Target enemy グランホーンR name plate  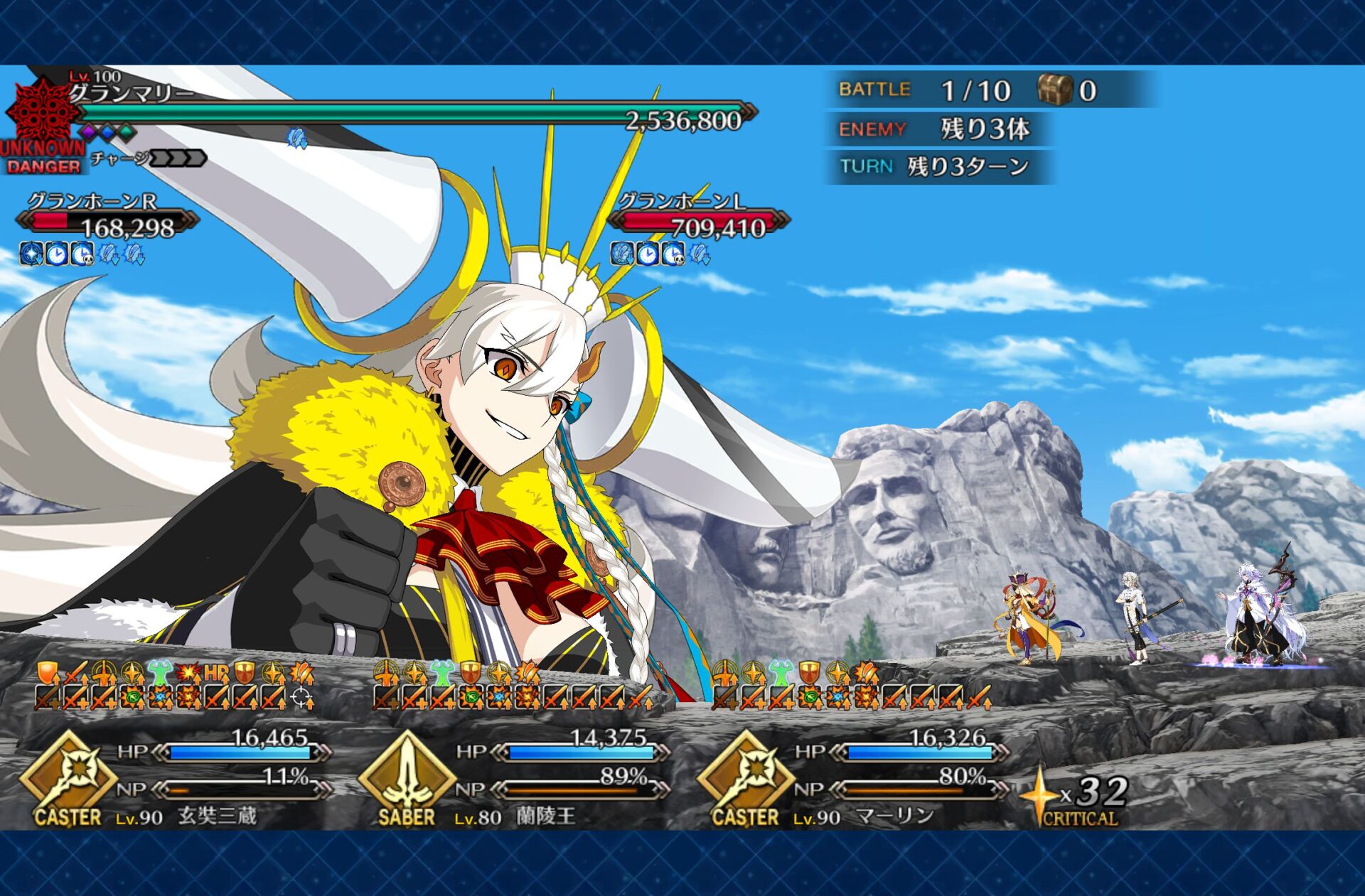click(92, 202)
